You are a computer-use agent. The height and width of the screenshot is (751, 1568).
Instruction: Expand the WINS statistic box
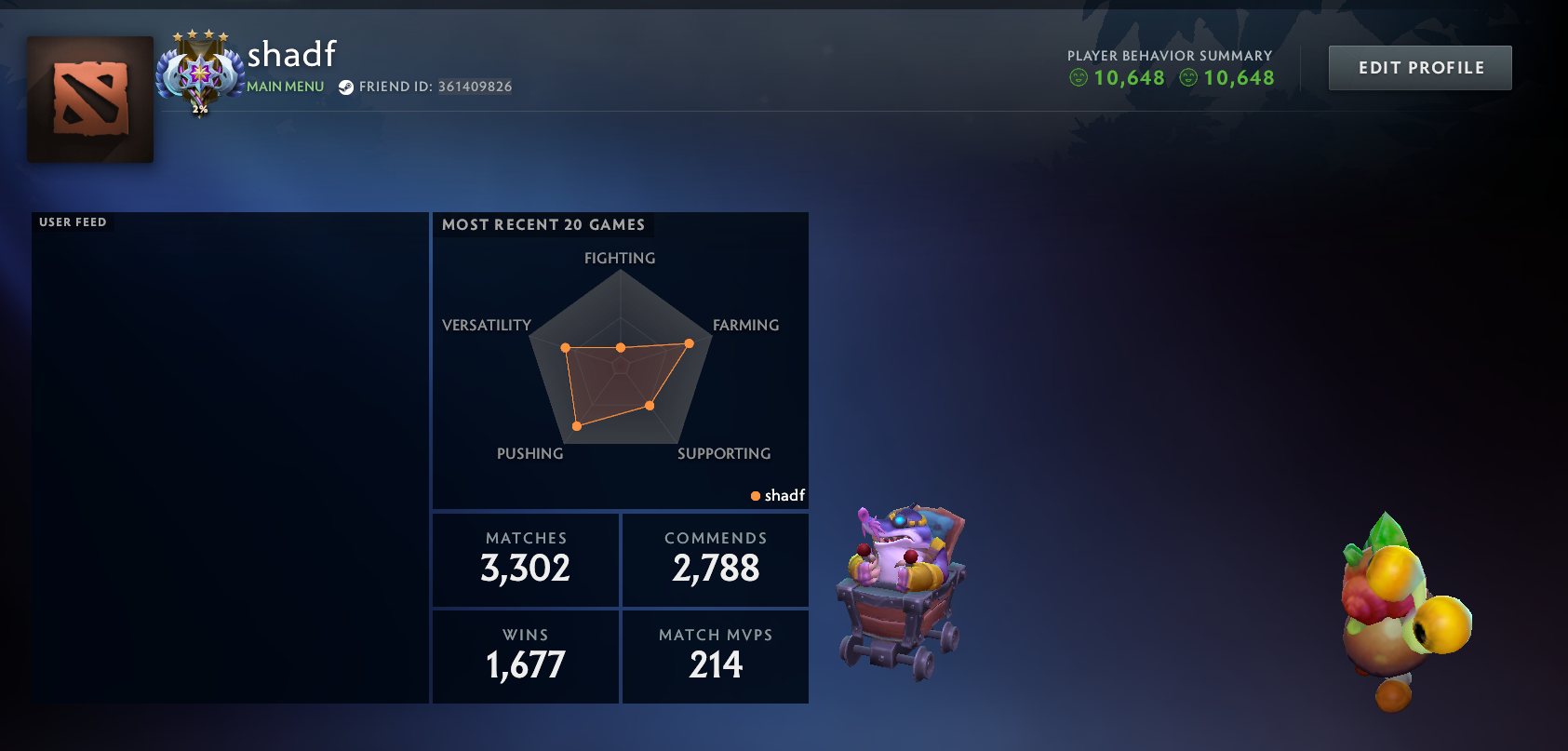(525, 655)
